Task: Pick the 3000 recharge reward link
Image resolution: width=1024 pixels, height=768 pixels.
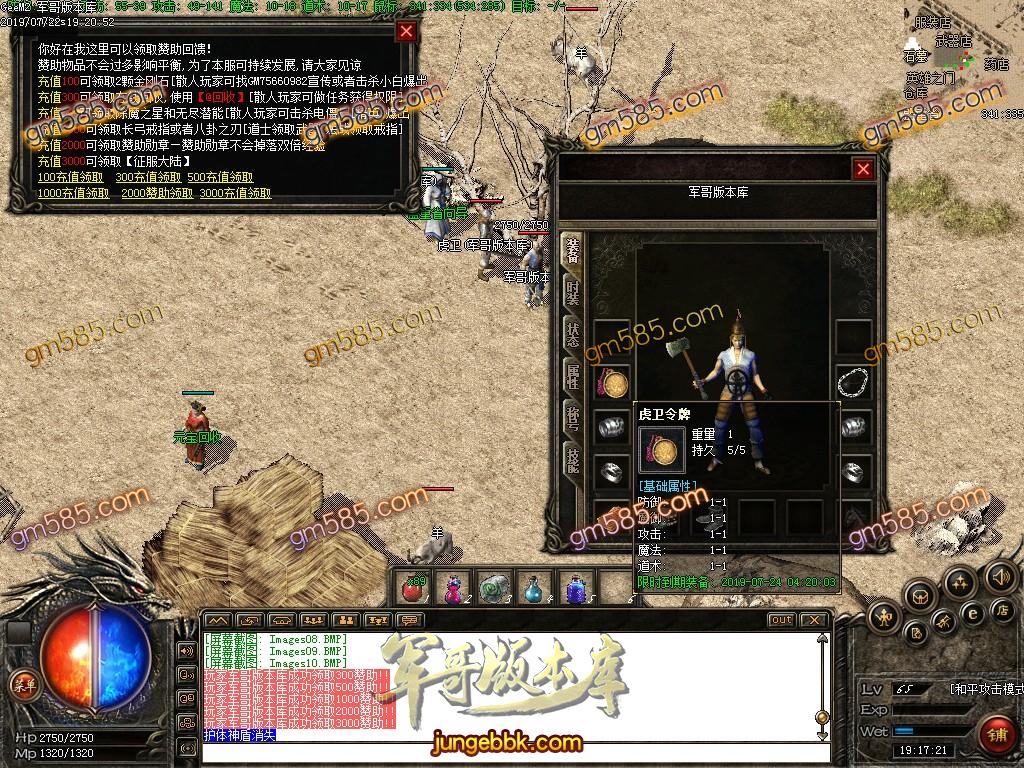Action: (235, 193)
